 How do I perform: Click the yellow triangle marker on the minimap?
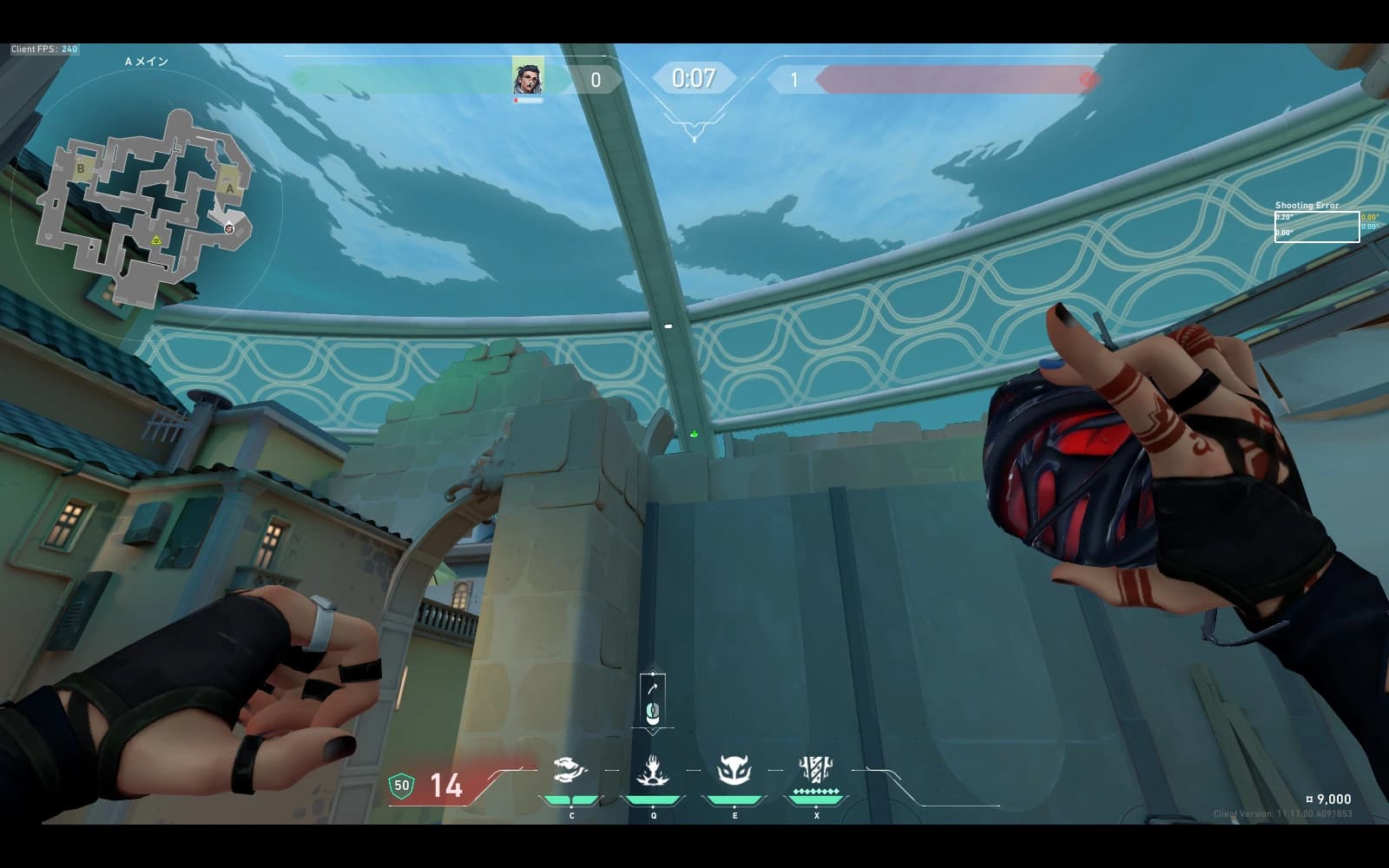pyautogui.click(x=156, y=240)
